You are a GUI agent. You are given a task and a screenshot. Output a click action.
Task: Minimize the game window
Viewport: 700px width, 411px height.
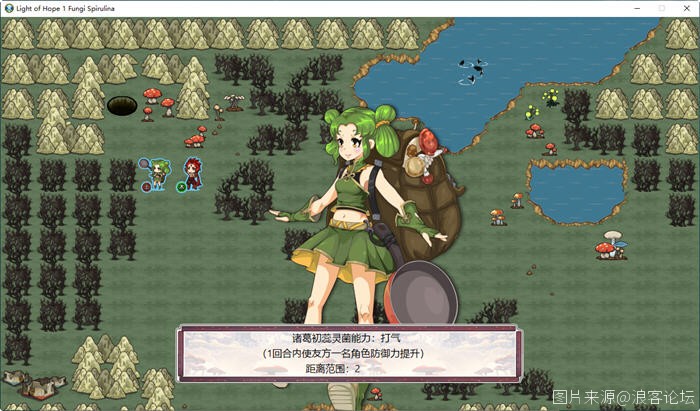coord(634,7)
